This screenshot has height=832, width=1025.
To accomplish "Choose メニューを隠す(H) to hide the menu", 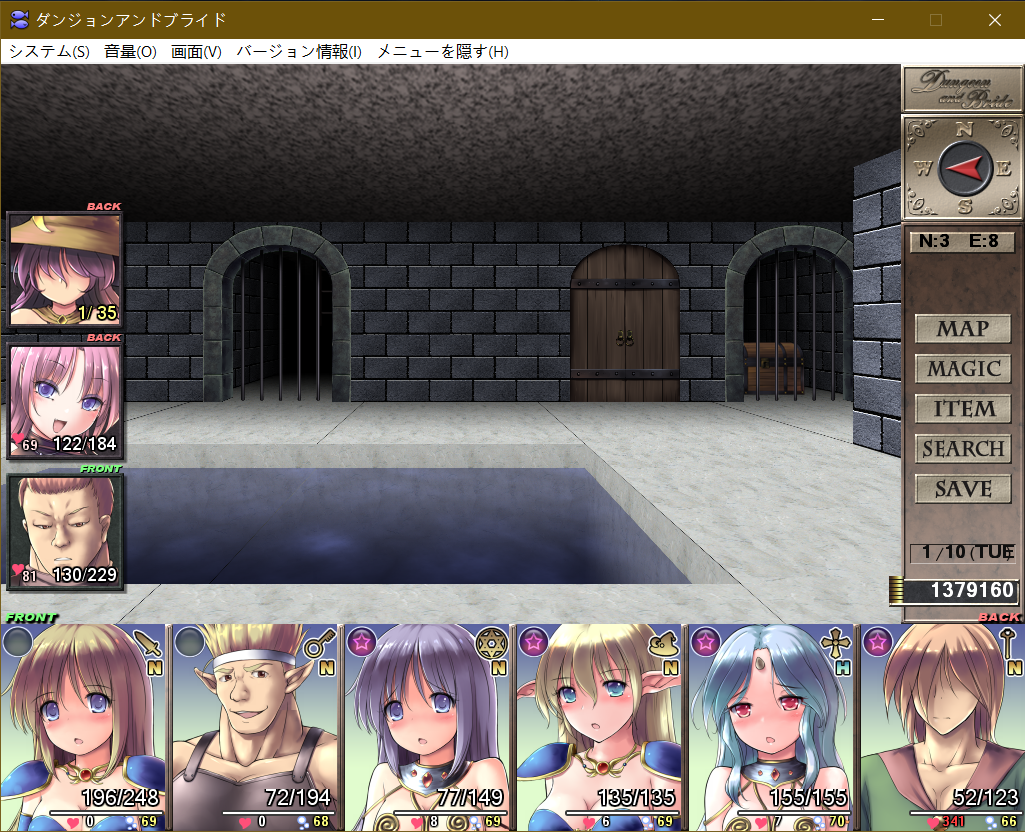I will pyautogui.click(x=442, y=52).
